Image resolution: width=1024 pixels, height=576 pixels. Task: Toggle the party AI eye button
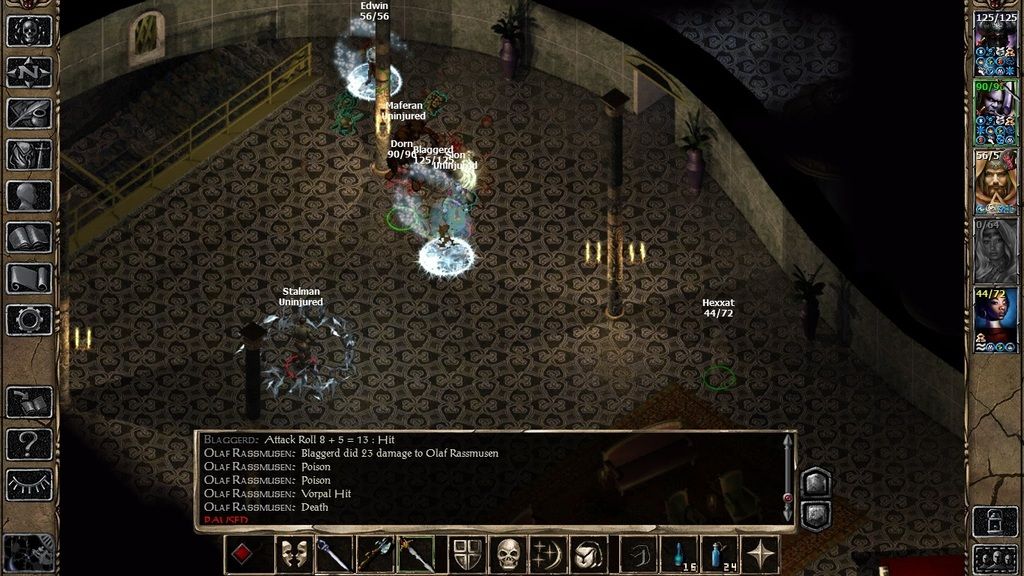(x=29, y=485)
